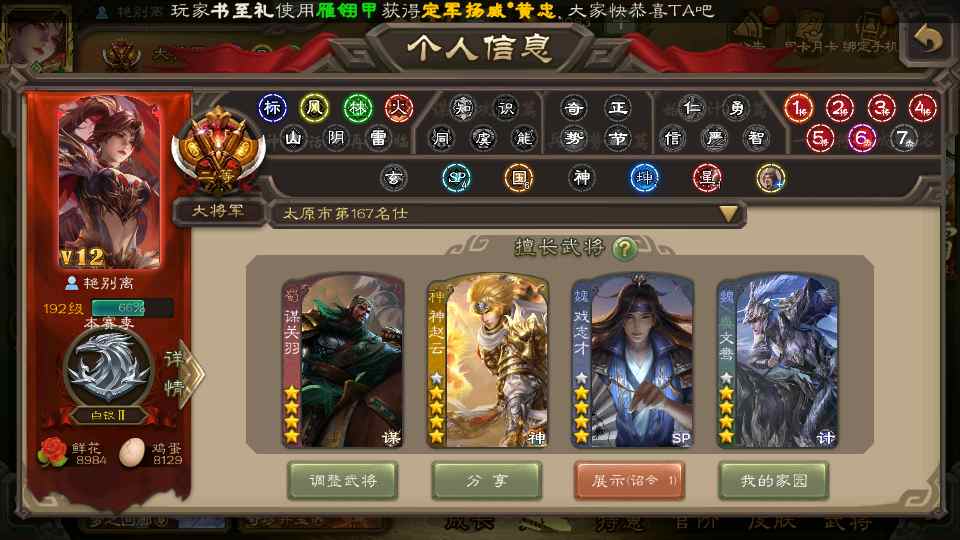View the player's V12 avatar portrait
Image resolution: width=960 pixels, height=540 pixels.
click(110, 185)
